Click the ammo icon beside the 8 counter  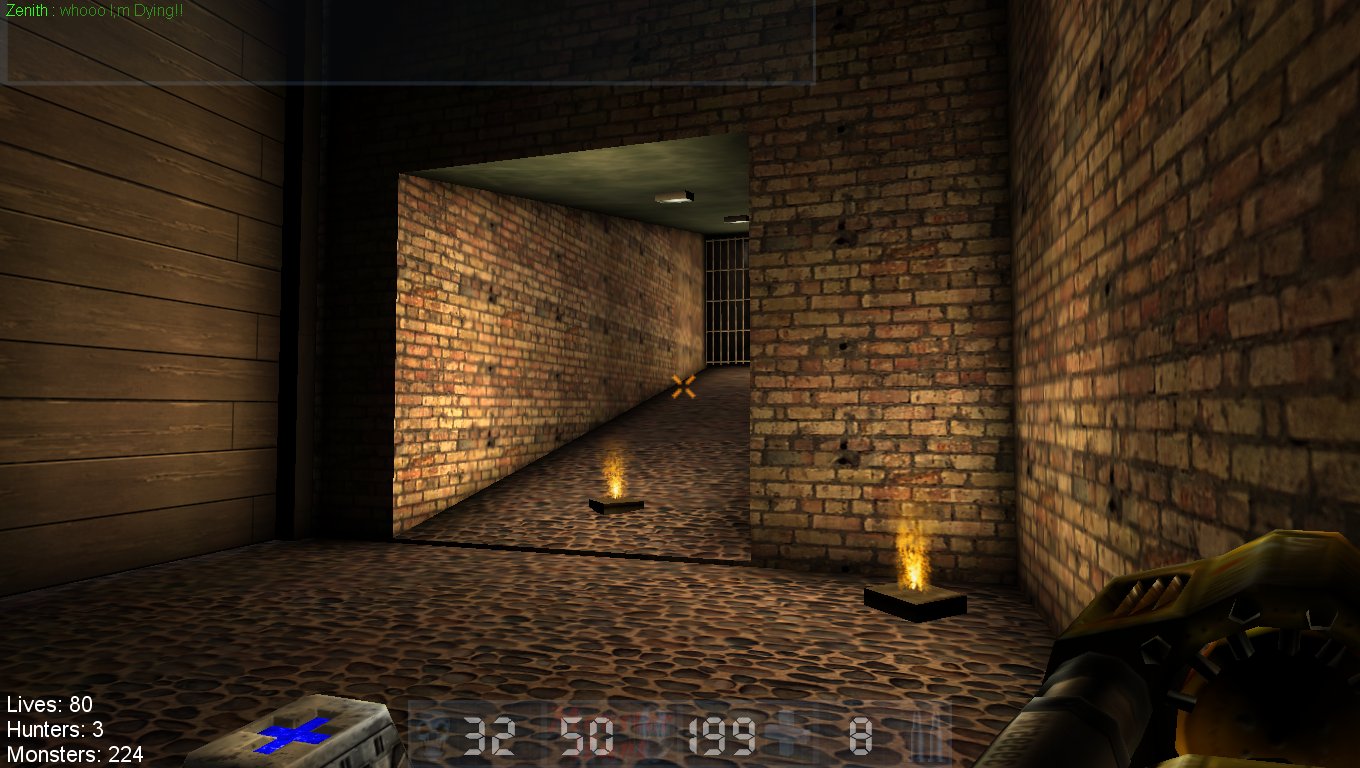786,735
